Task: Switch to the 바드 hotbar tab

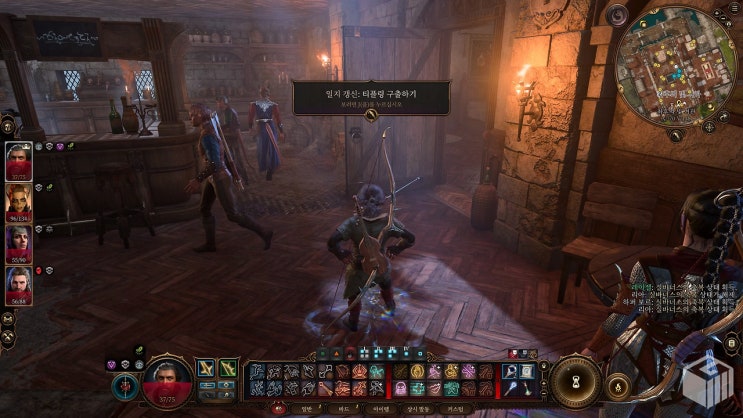Action: [344, 408]
